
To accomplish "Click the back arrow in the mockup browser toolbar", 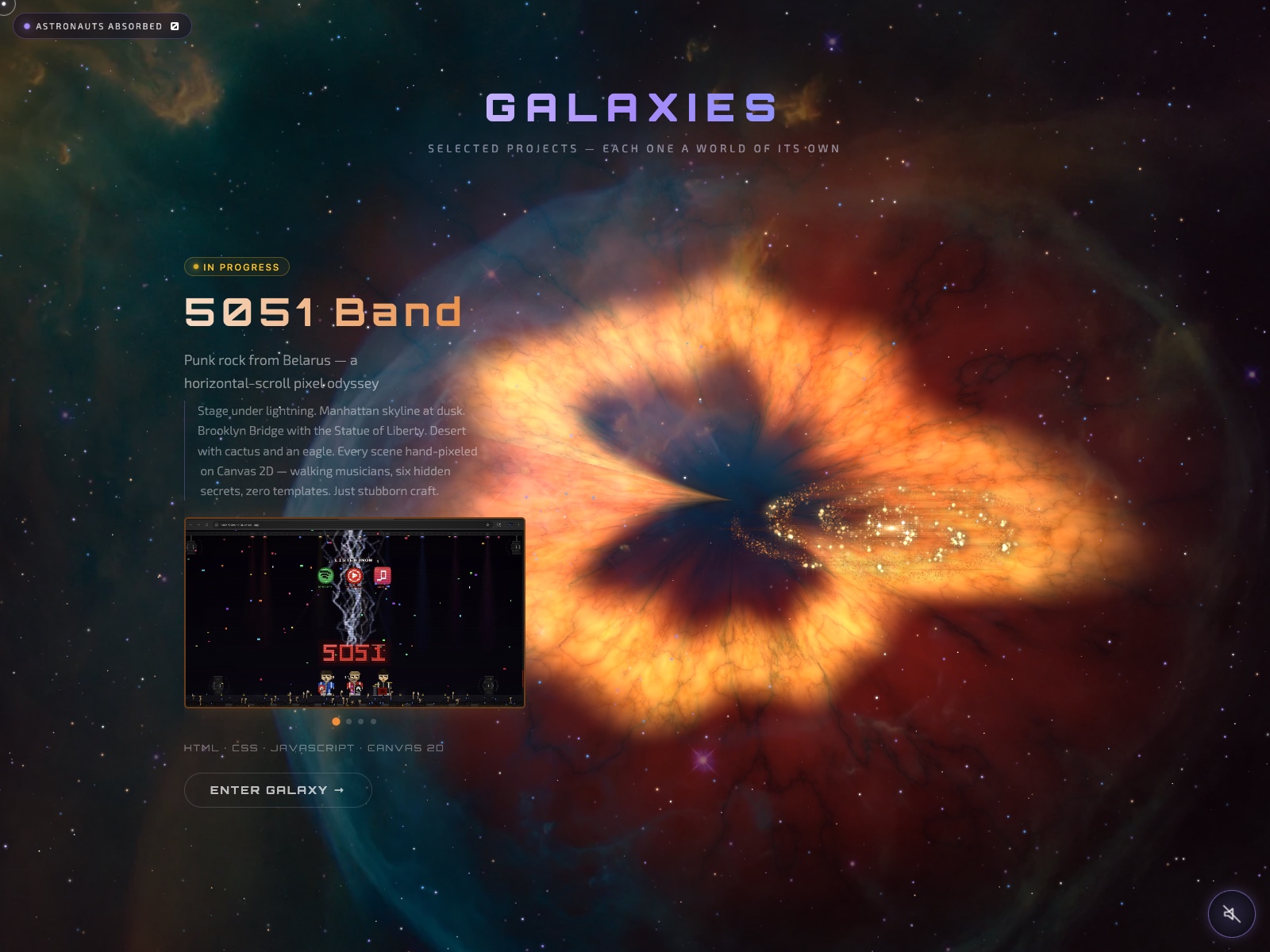I will coord(191,524).
